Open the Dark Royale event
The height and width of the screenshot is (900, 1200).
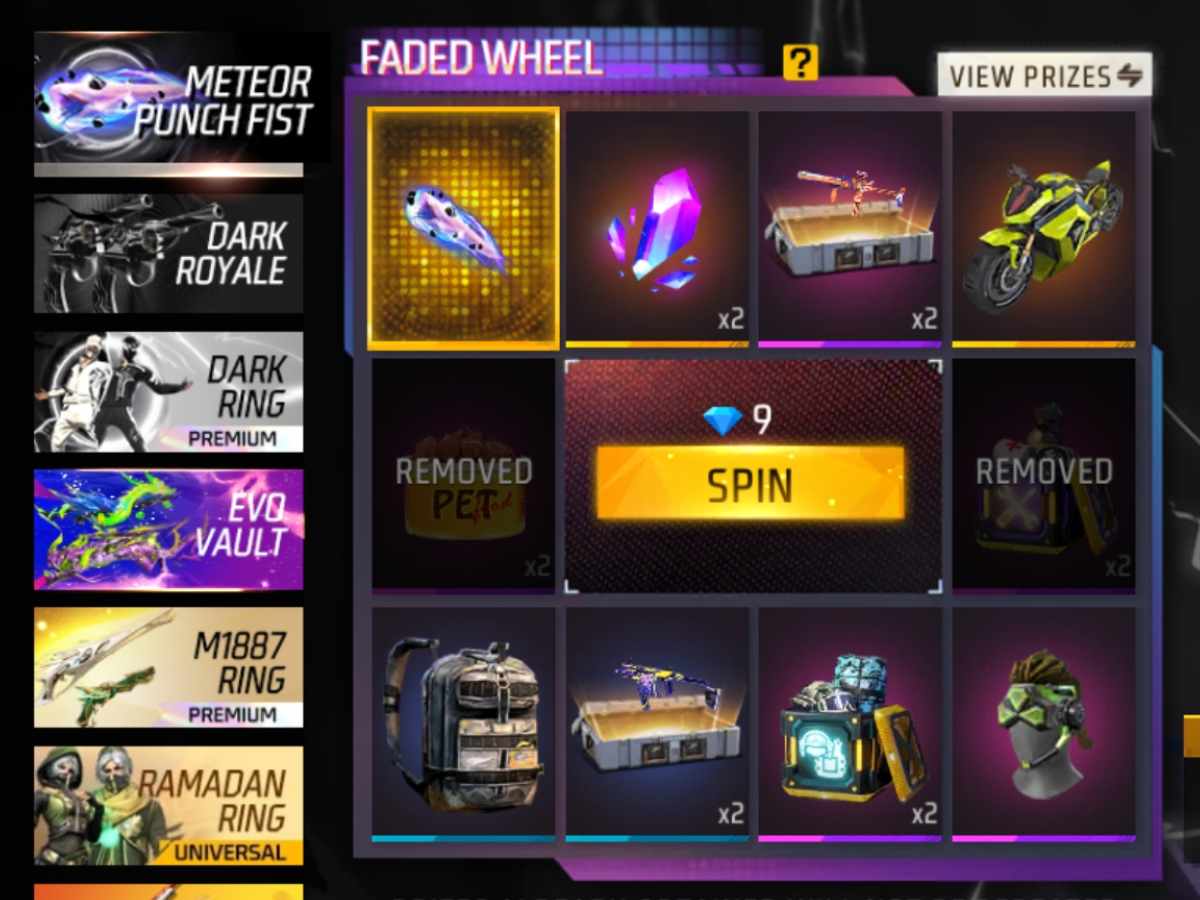[x=169, y=253]
